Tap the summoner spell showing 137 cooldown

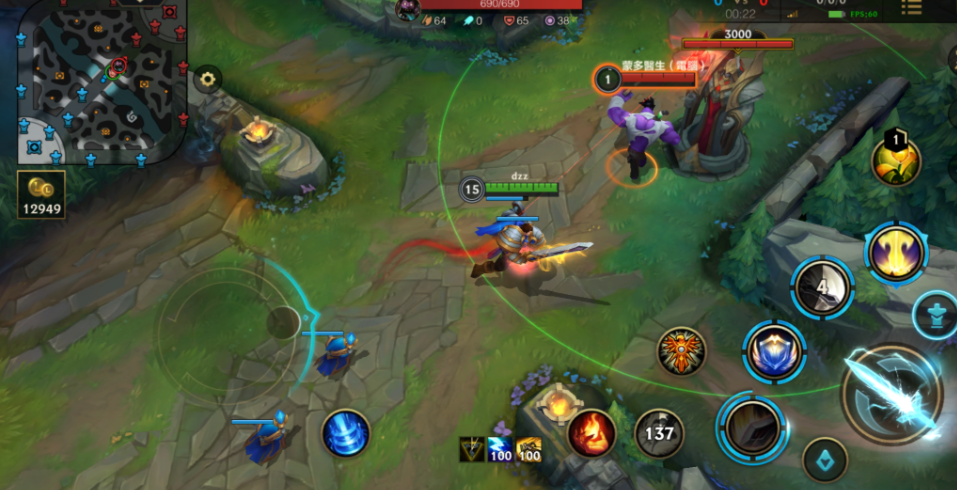pos(660,433)
